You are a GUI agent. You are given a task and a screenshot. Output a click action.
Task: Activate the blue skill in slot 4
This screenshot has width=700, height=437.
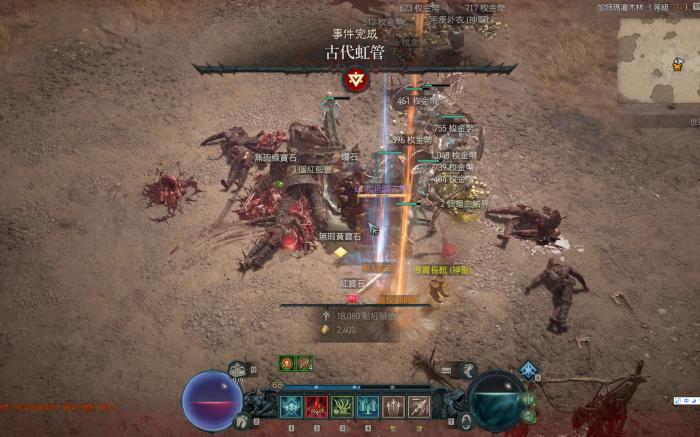(368, 406)
